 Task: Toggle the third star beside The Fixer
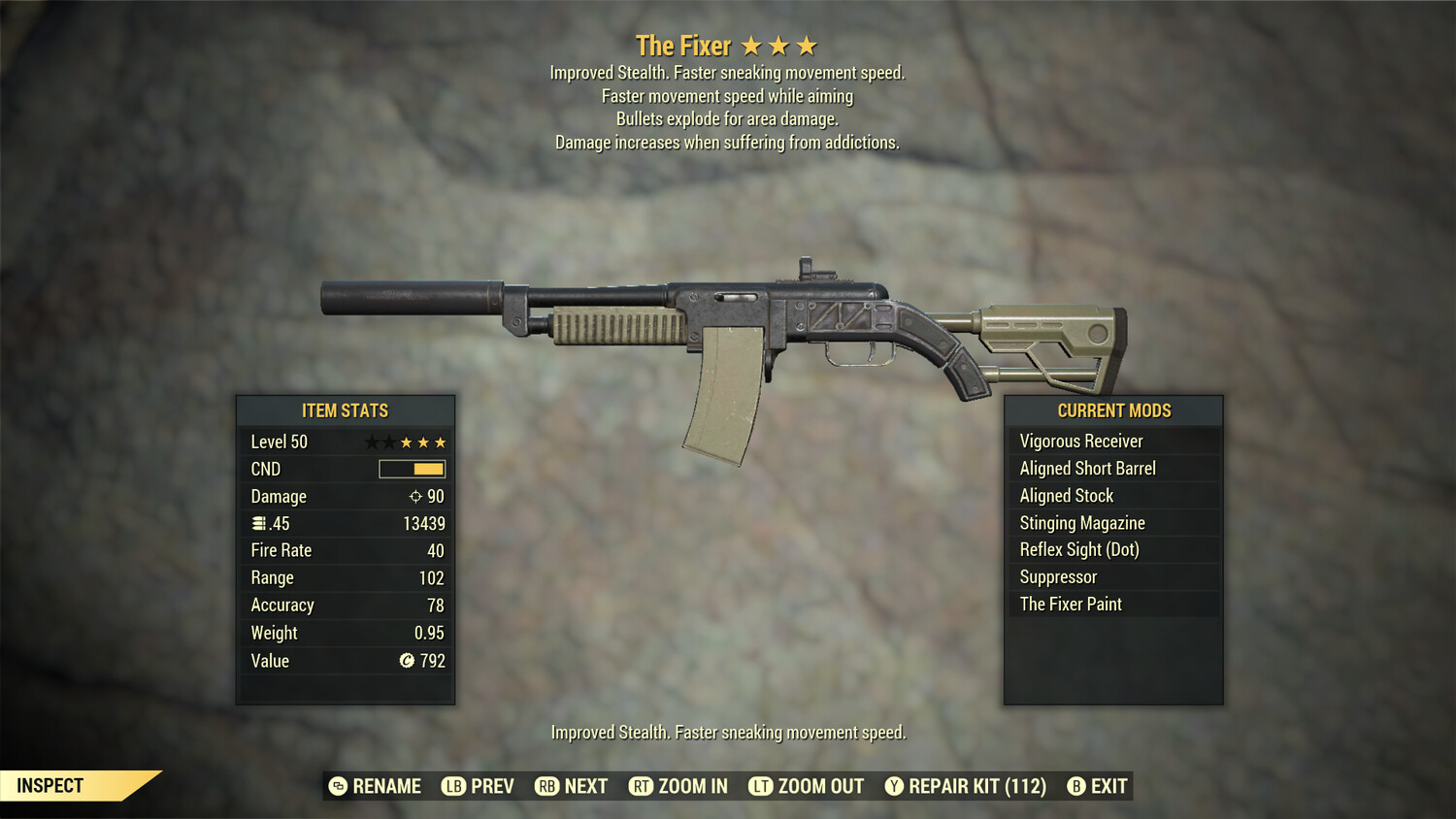coord(805,44)
